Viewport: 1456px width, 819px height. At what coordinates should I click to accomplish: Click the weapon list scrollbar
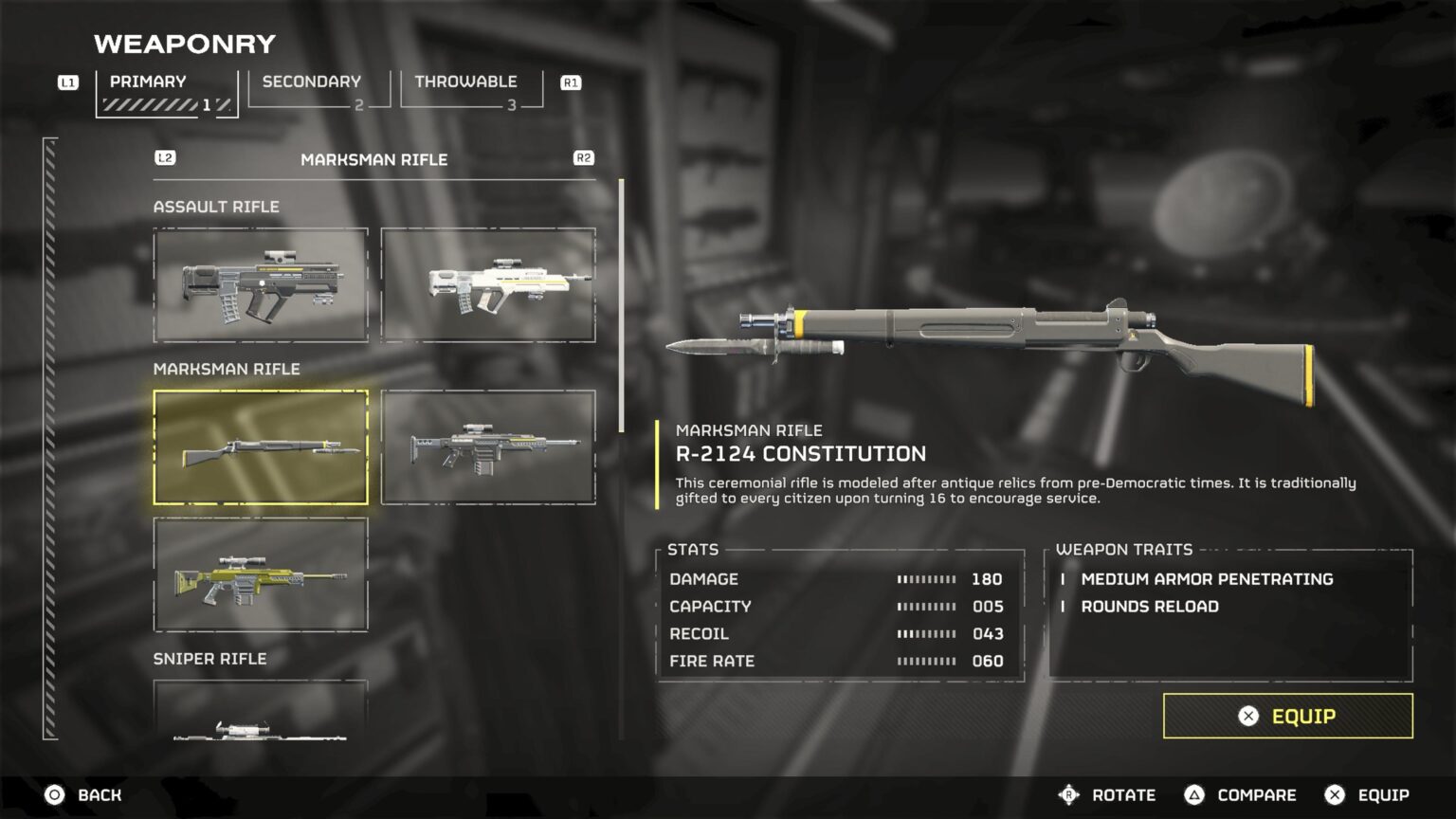[x=622, y=305]
